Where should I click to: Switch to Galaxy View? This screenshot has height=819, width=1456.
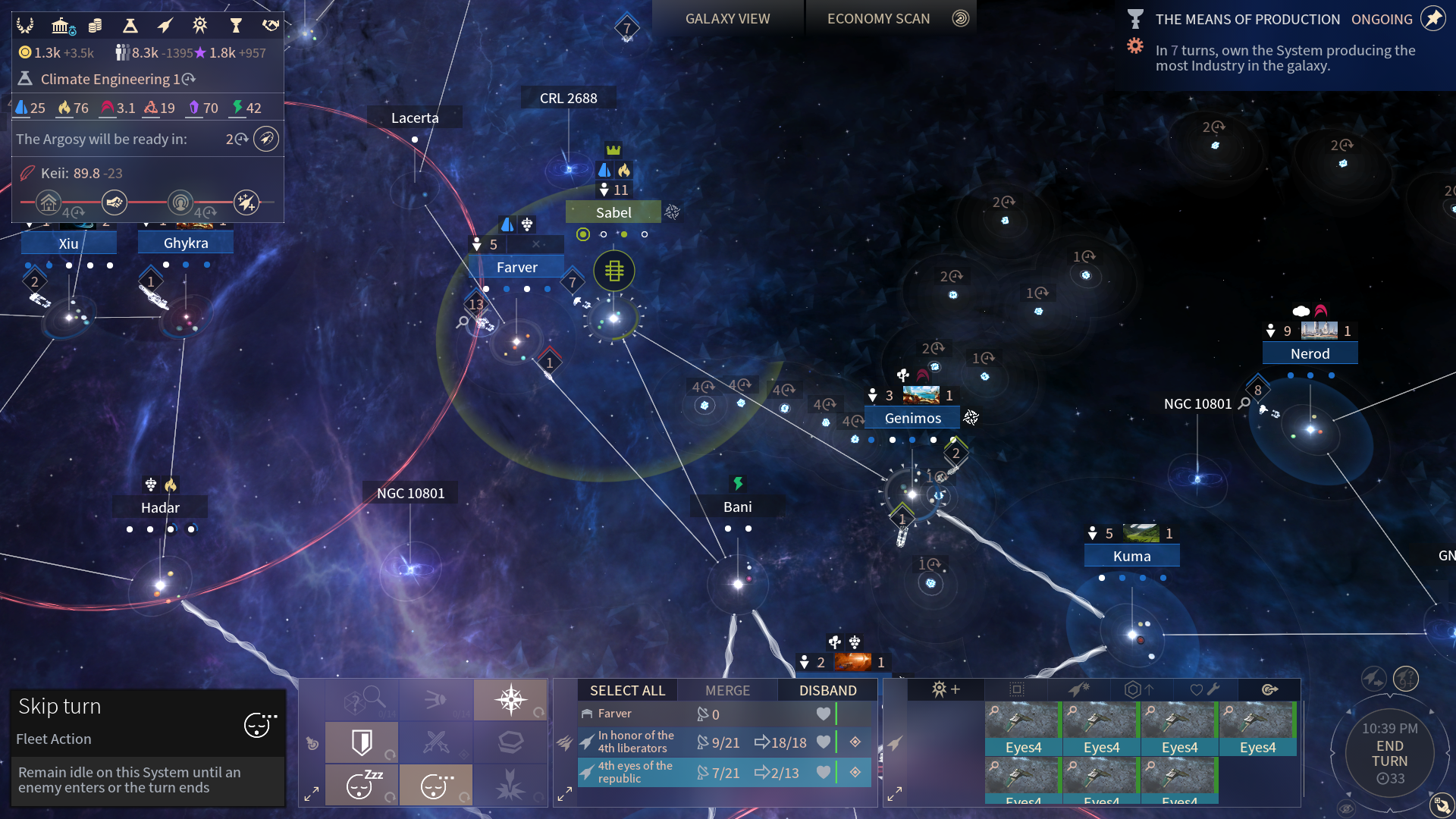(x=727, y=19)
